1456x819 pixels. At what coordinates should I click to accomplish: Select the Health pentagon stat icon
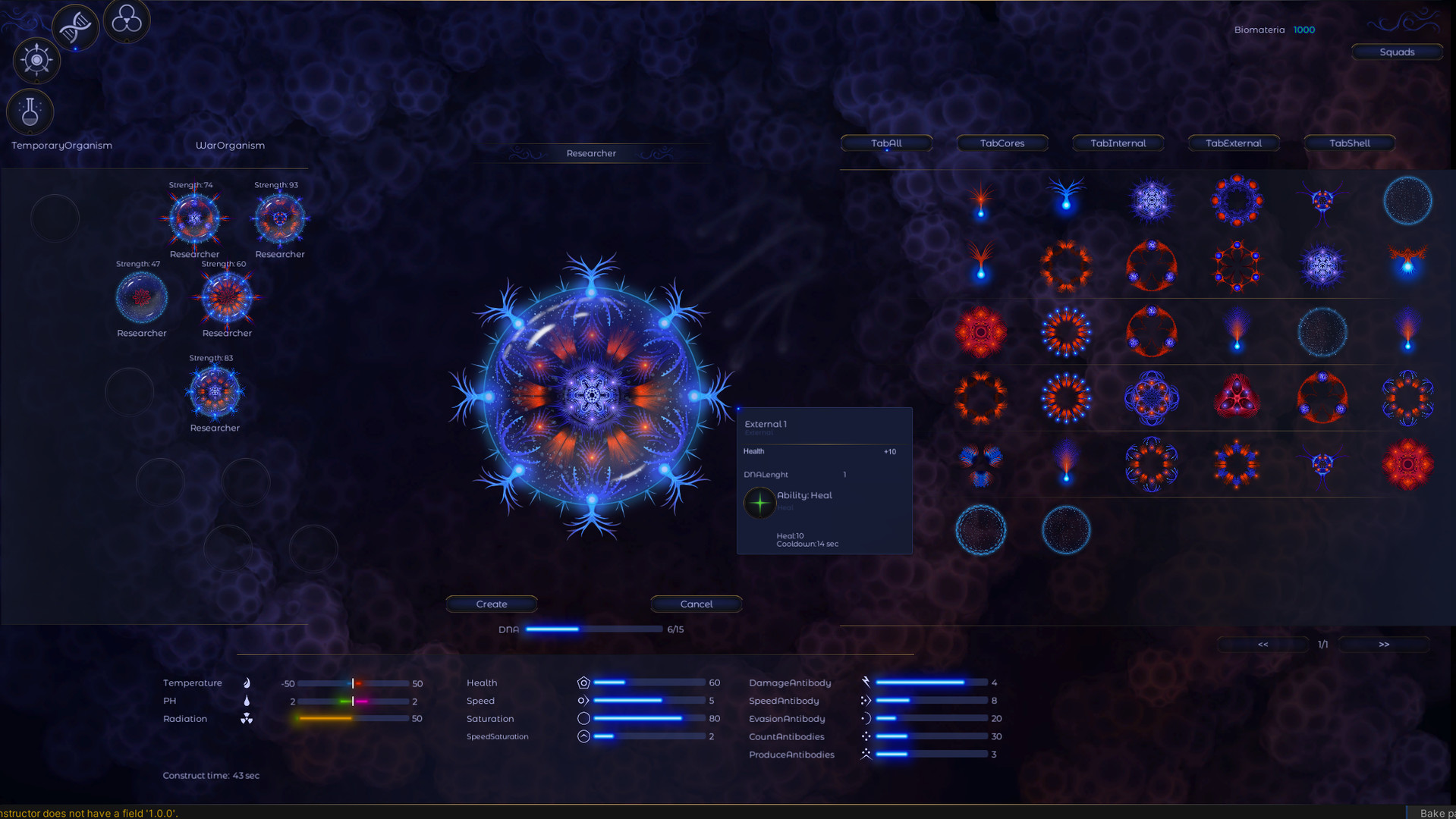pos(582,682)
